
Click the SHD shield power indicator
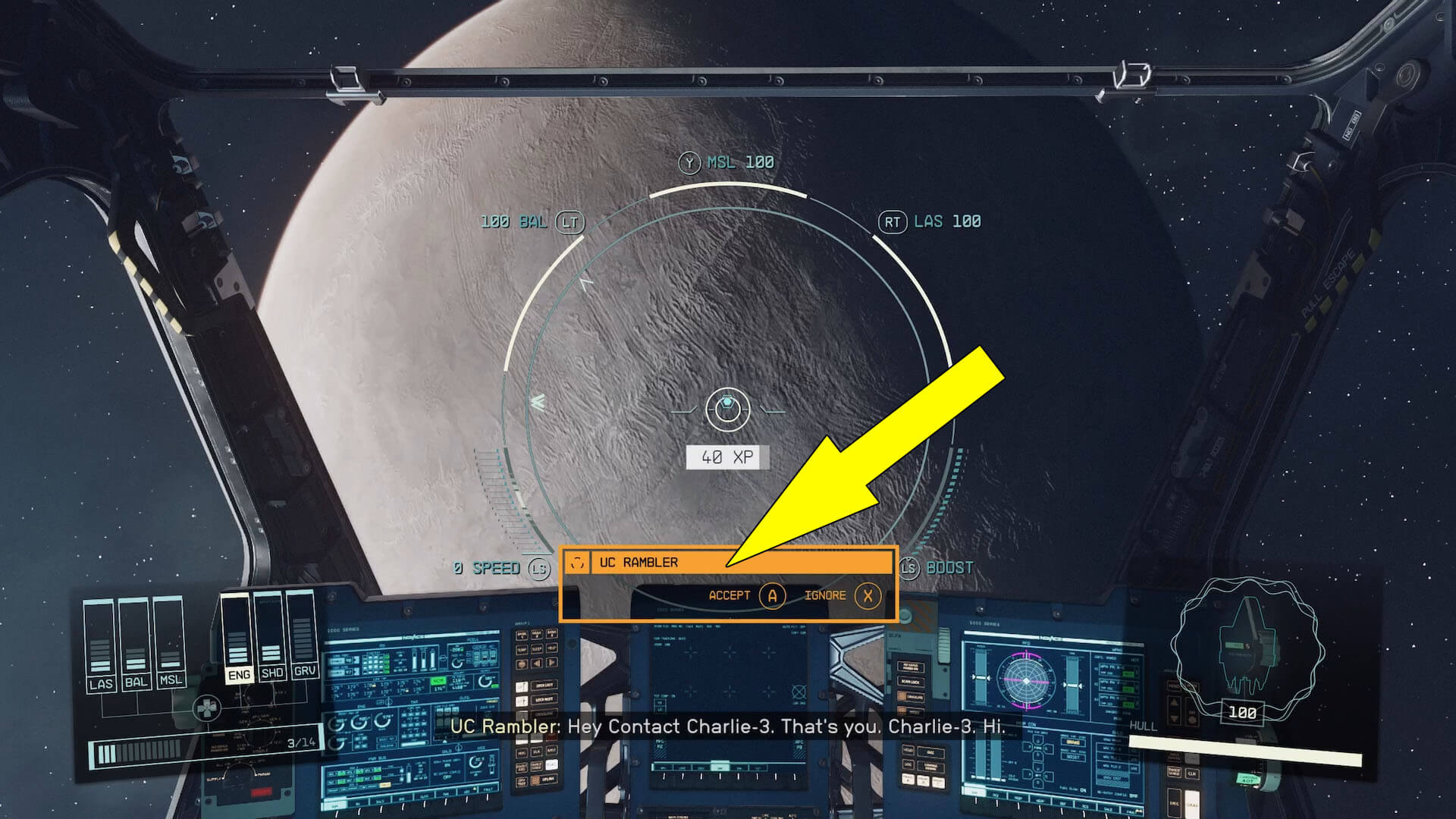pos(271,673)
